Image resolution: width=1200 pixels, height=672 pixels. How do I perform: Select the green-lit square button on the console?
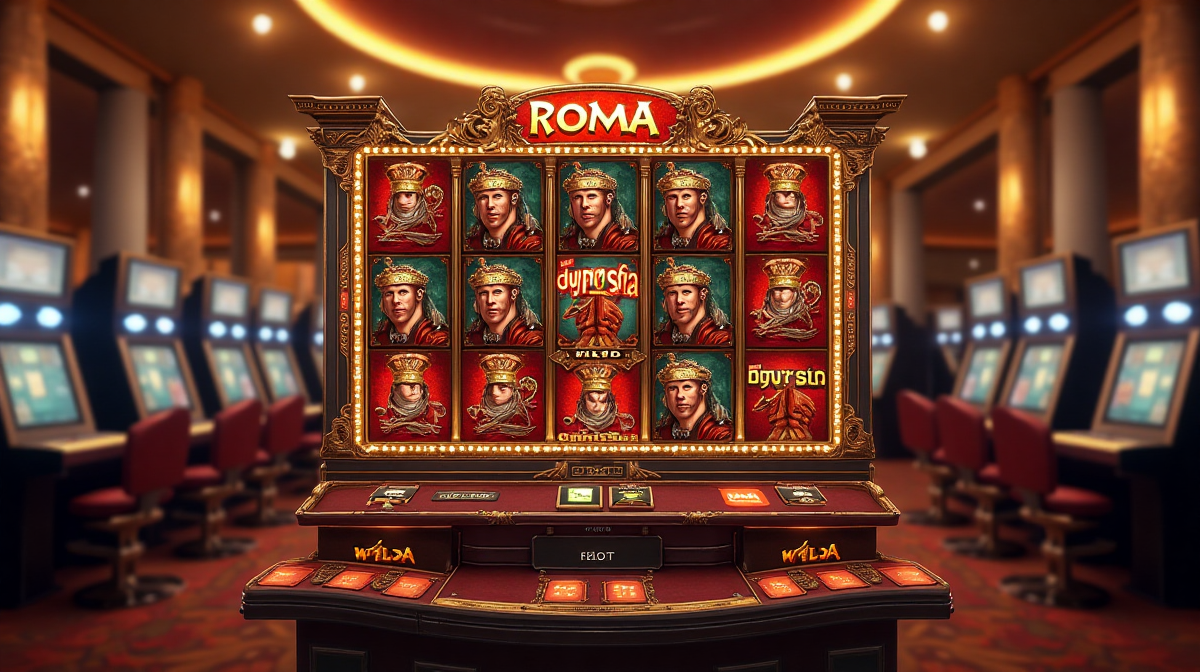click(579, 496)
